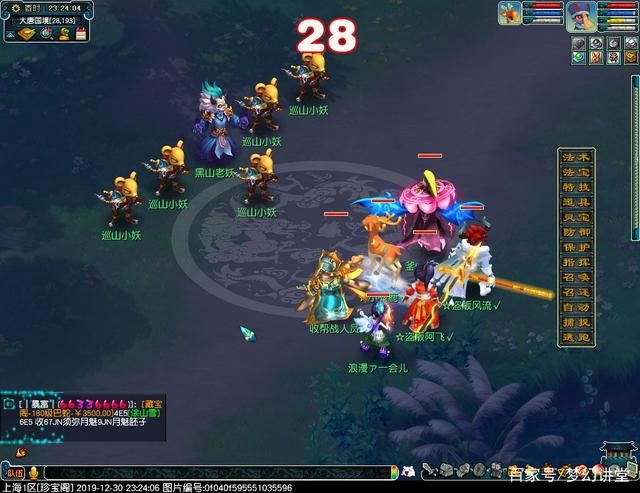Open the player character portrait
The image size is (640, 493).
580,16
